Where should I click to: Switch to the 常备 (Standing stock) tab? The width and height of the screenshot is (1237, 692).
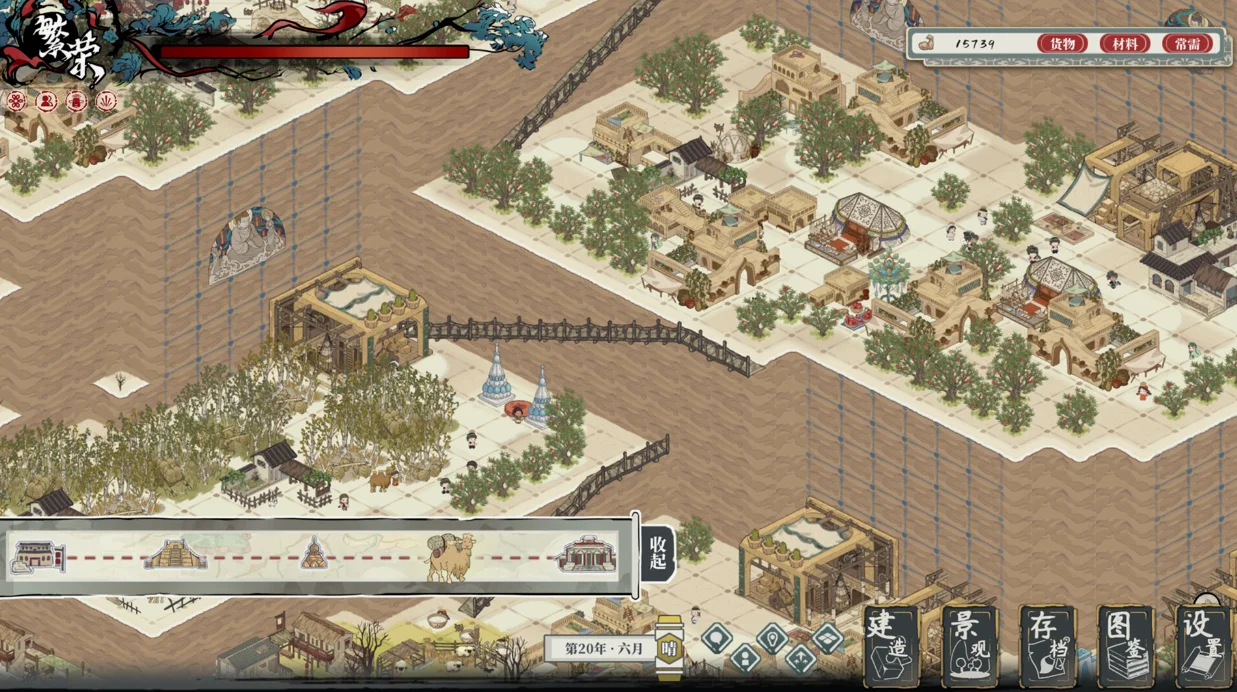tap(1187, 44)
